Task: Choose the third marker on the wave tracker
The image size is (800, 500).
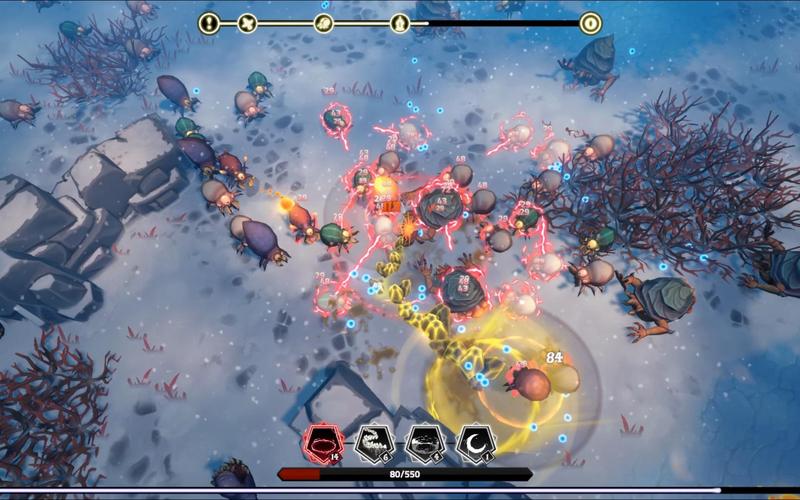Action: coord(323,22)
